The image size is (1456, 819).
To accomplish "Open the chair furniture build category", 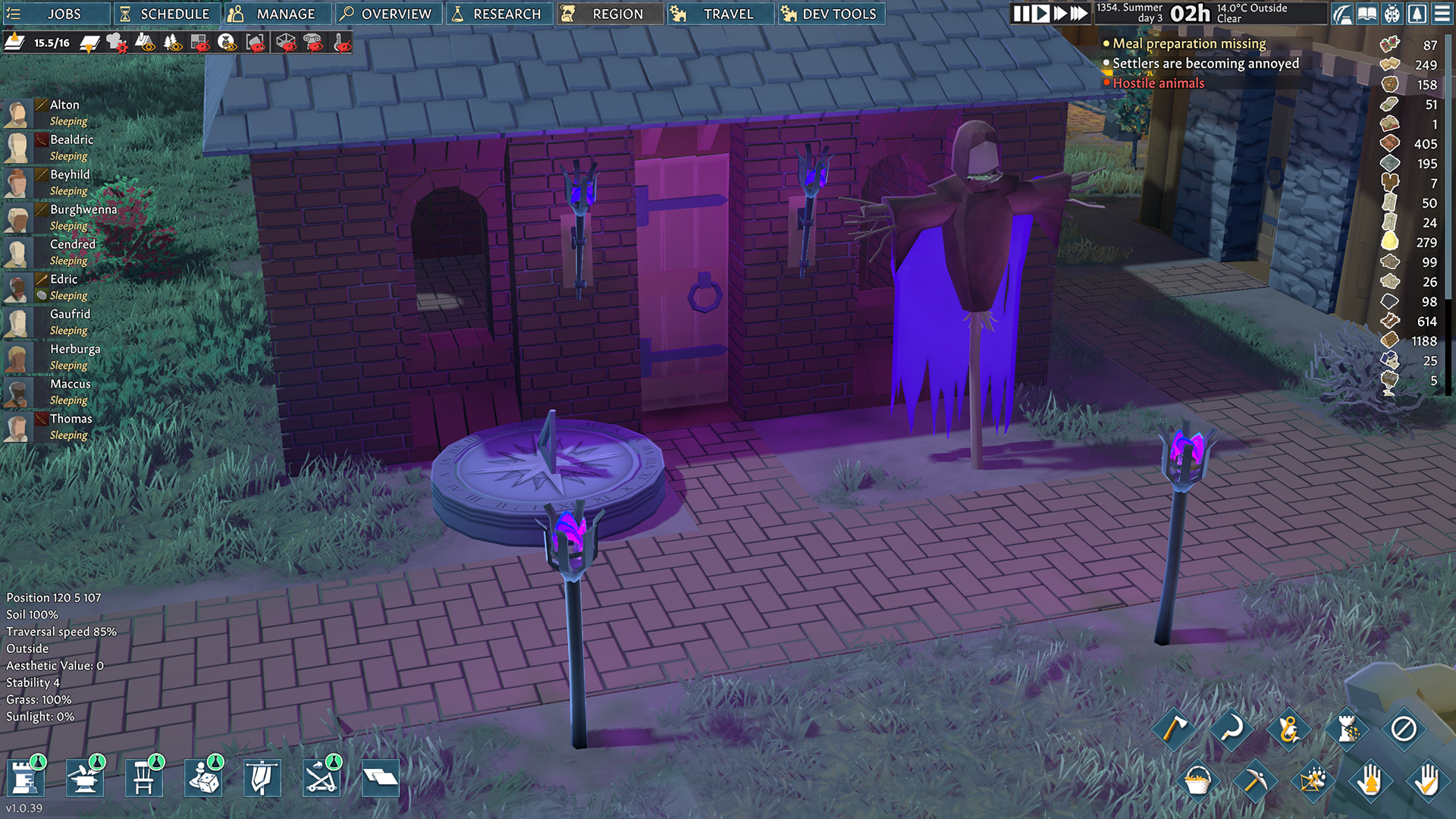I will (143, 778).
